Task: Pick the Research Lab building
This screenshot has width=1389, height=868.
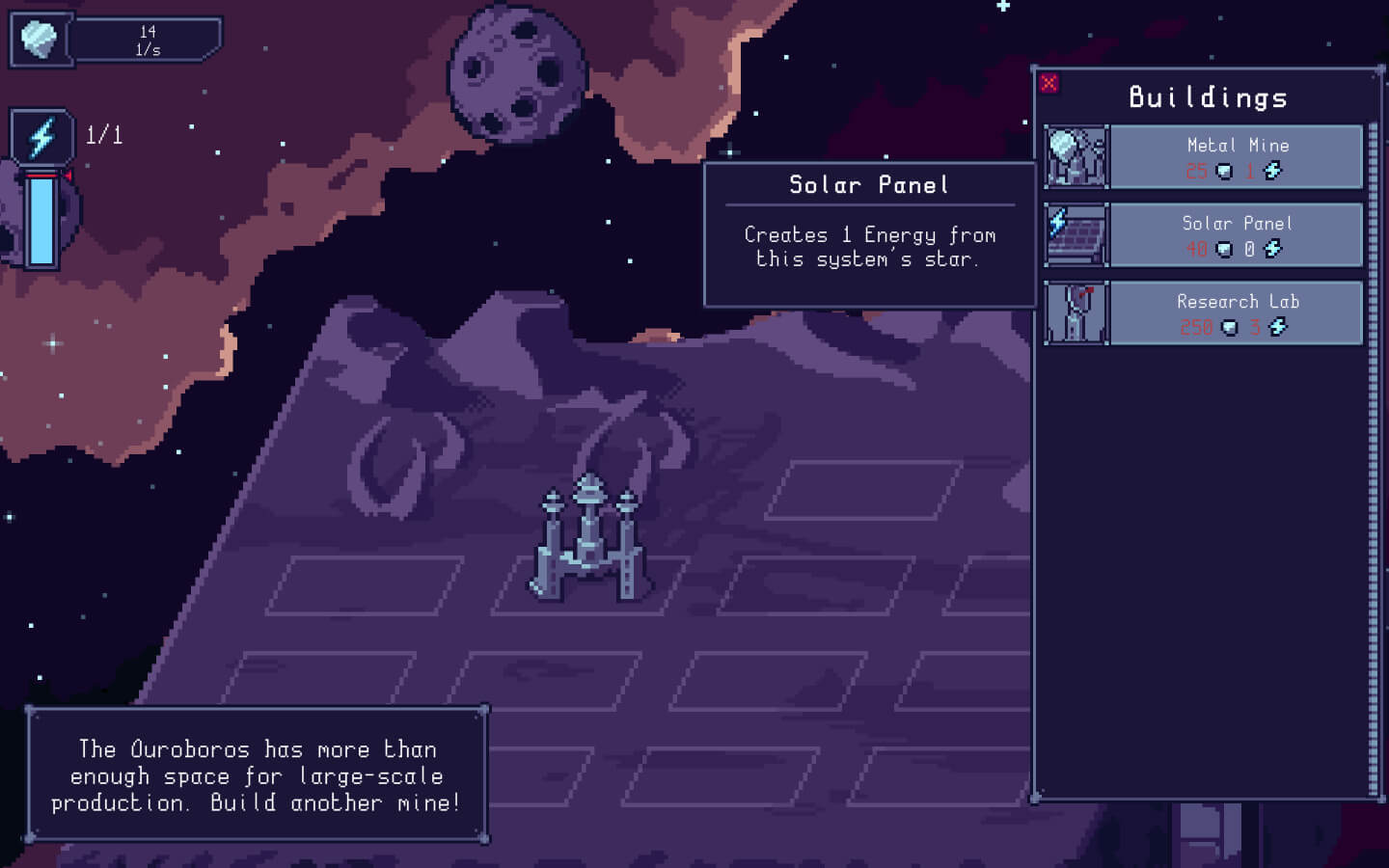Action: pos(1236,312)
